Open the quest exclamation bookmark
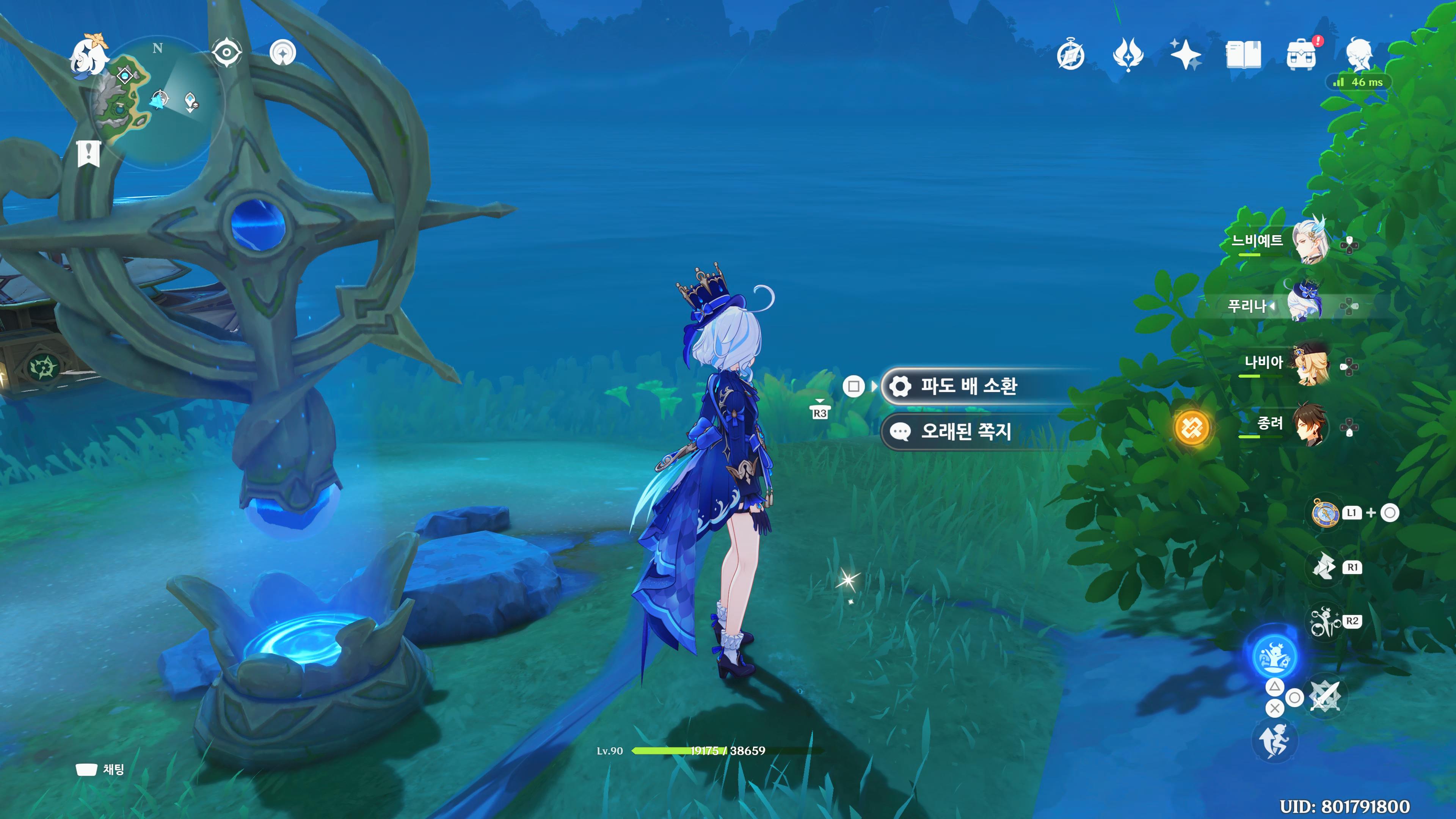This screenshot has height=819, width=1456. tap(89, 152)
